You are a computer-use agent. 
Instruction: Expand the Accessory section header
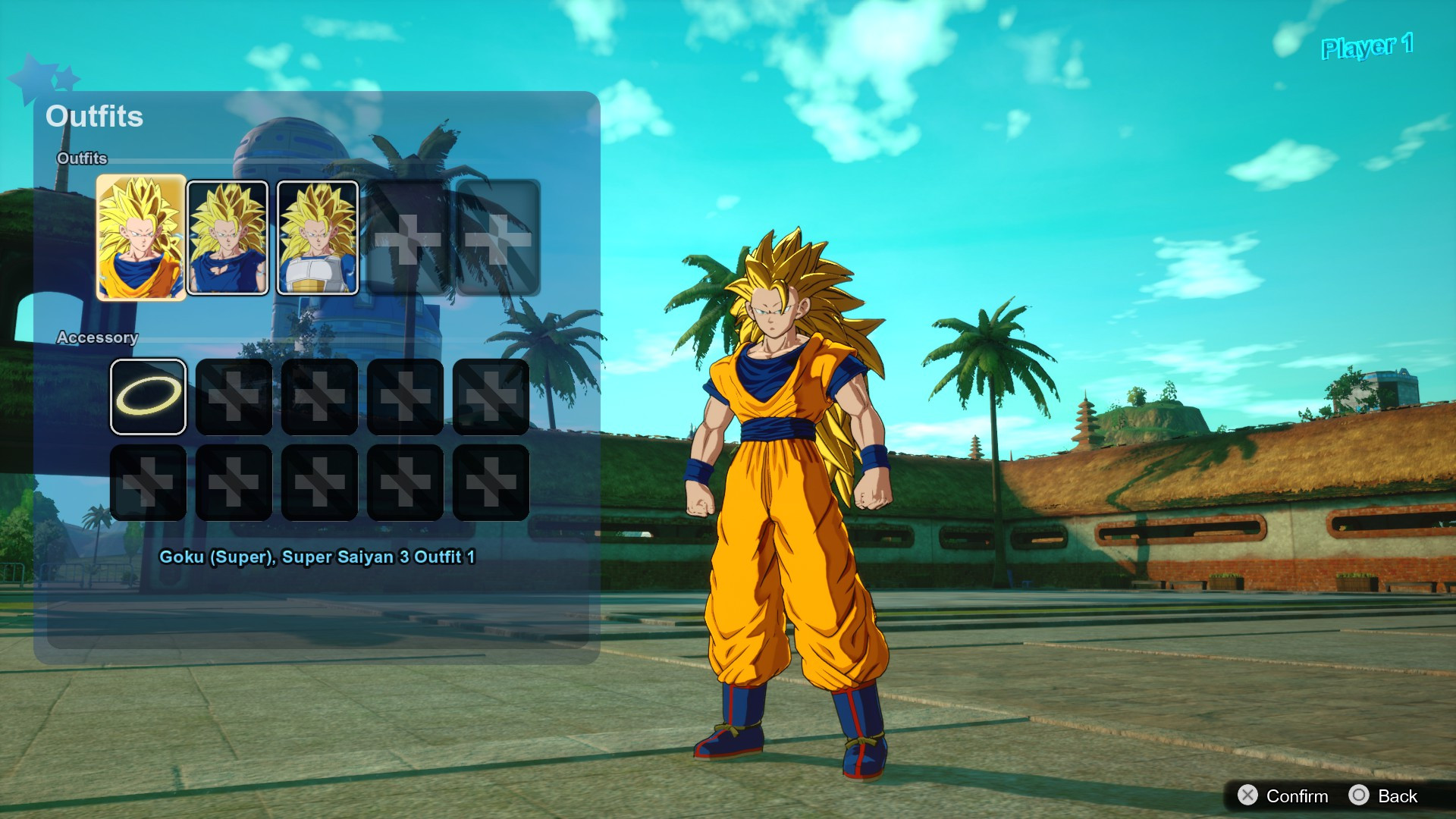click(98, 338)
